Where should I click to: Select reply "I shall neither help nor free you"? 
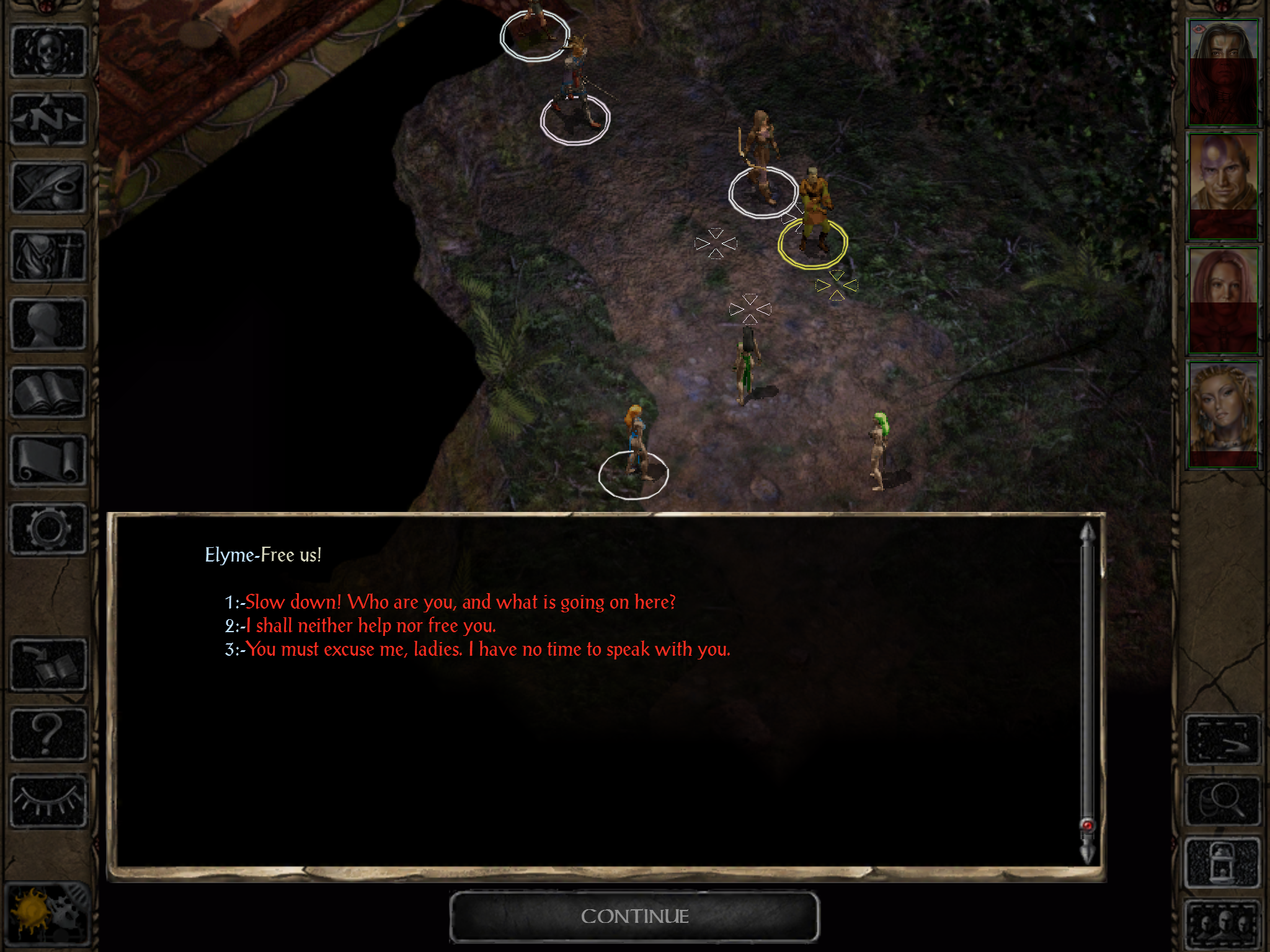pos(370,626)
